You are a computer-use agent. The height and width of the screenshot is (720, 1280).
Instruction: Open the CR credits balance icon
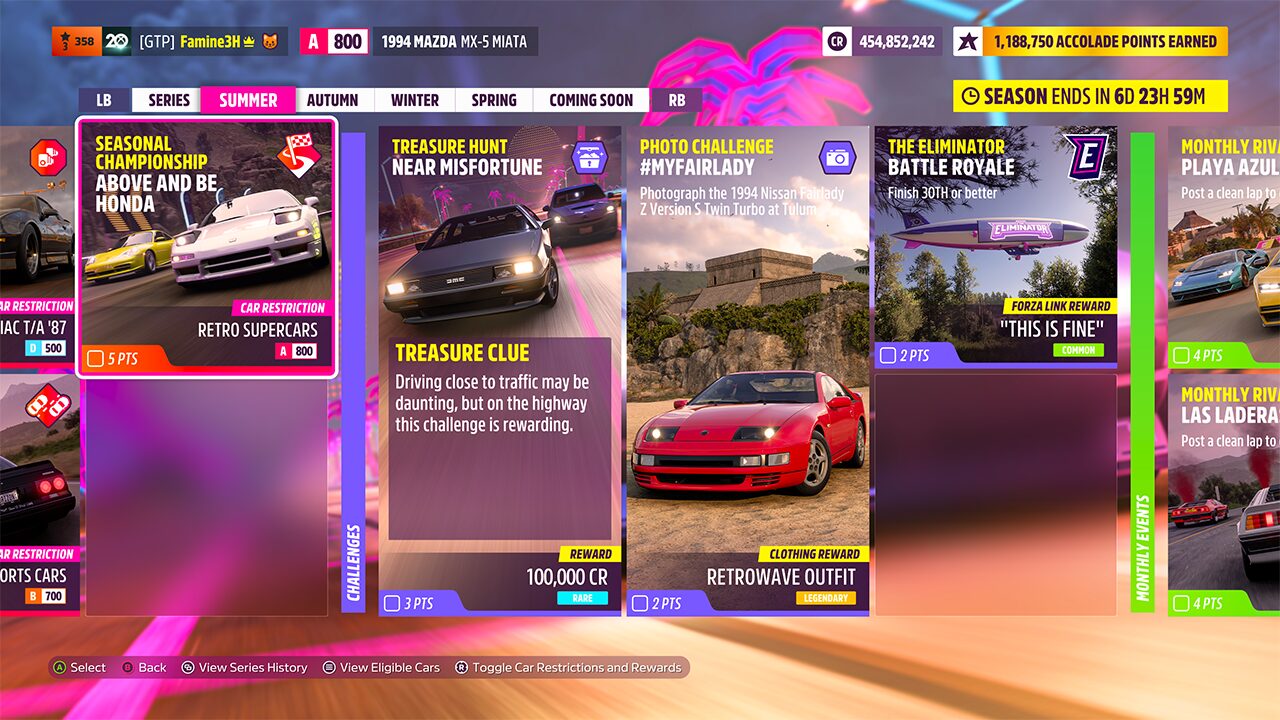[837, 41]
